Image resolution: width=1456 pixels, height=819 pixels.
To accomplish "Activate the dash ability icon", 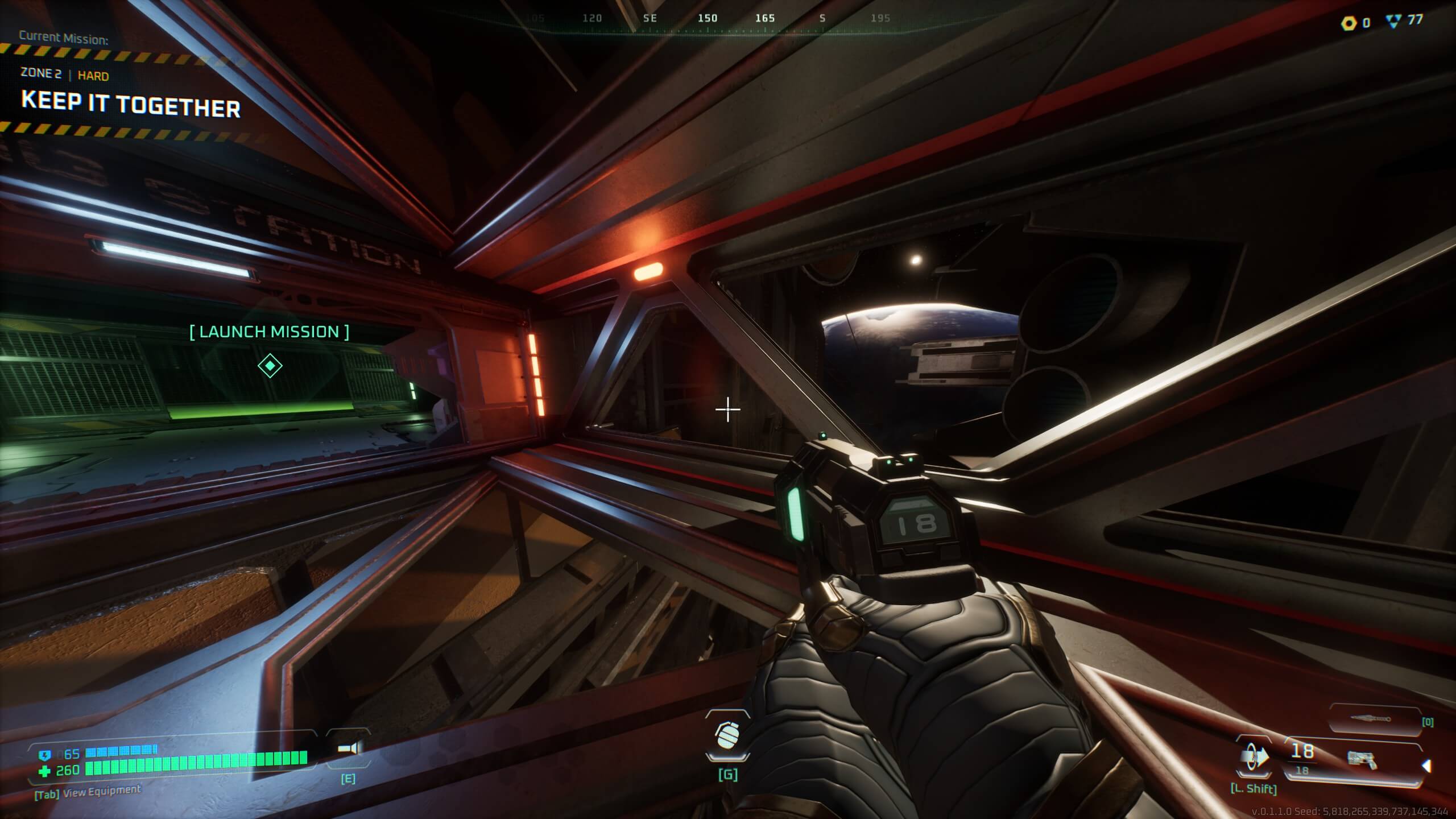I will pos(1254,758).
